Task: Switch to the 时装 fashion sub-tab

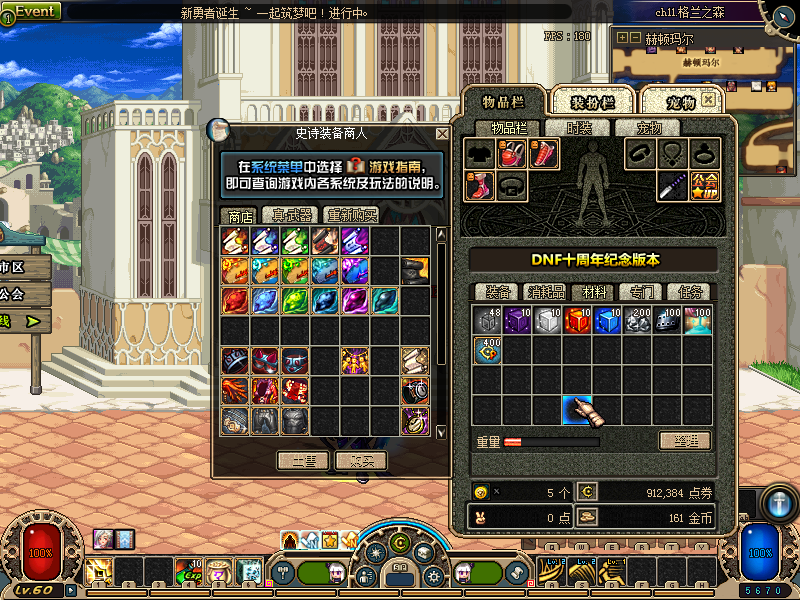Action: tap(579, 128)
